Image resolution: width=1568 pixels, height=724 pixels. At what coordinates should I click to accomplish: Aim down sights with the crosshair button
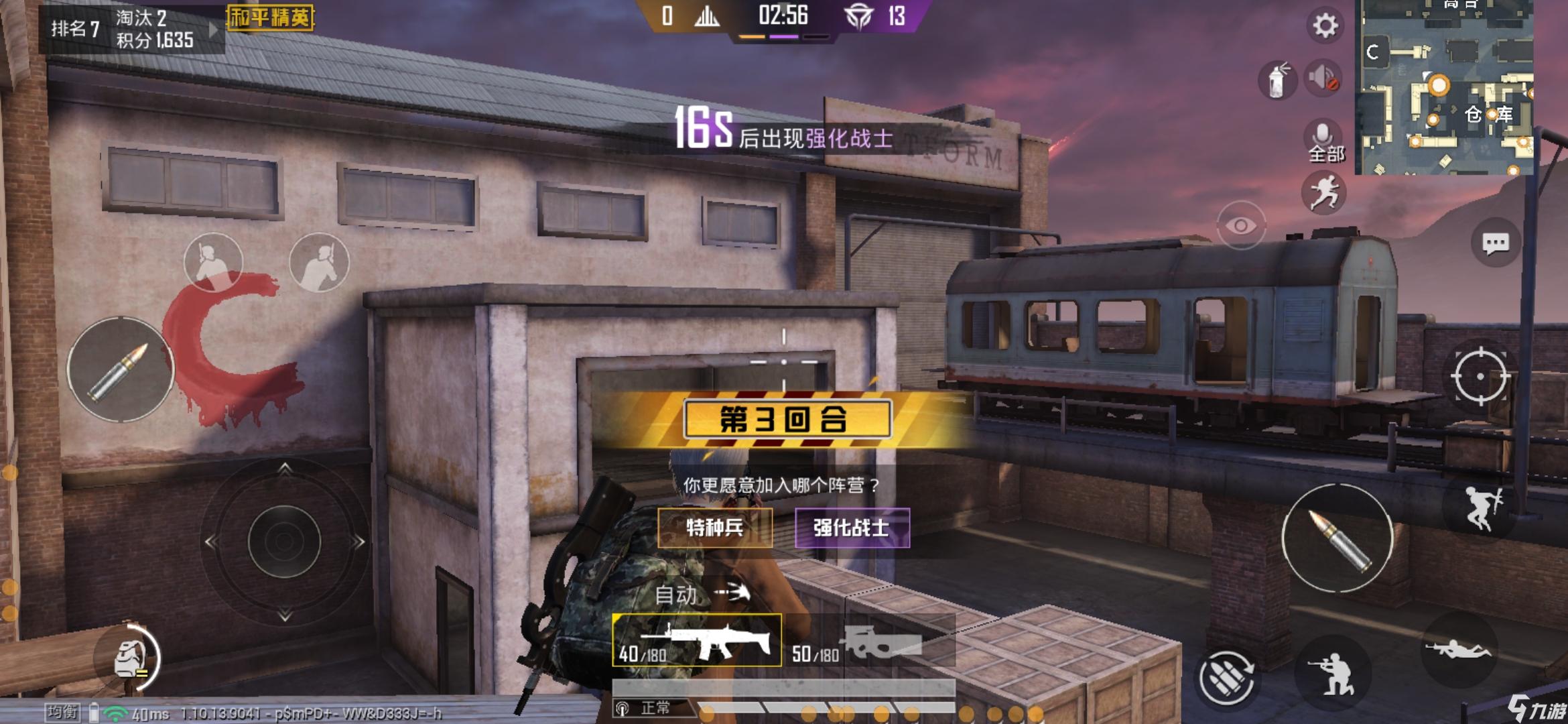click(1480, 376)
